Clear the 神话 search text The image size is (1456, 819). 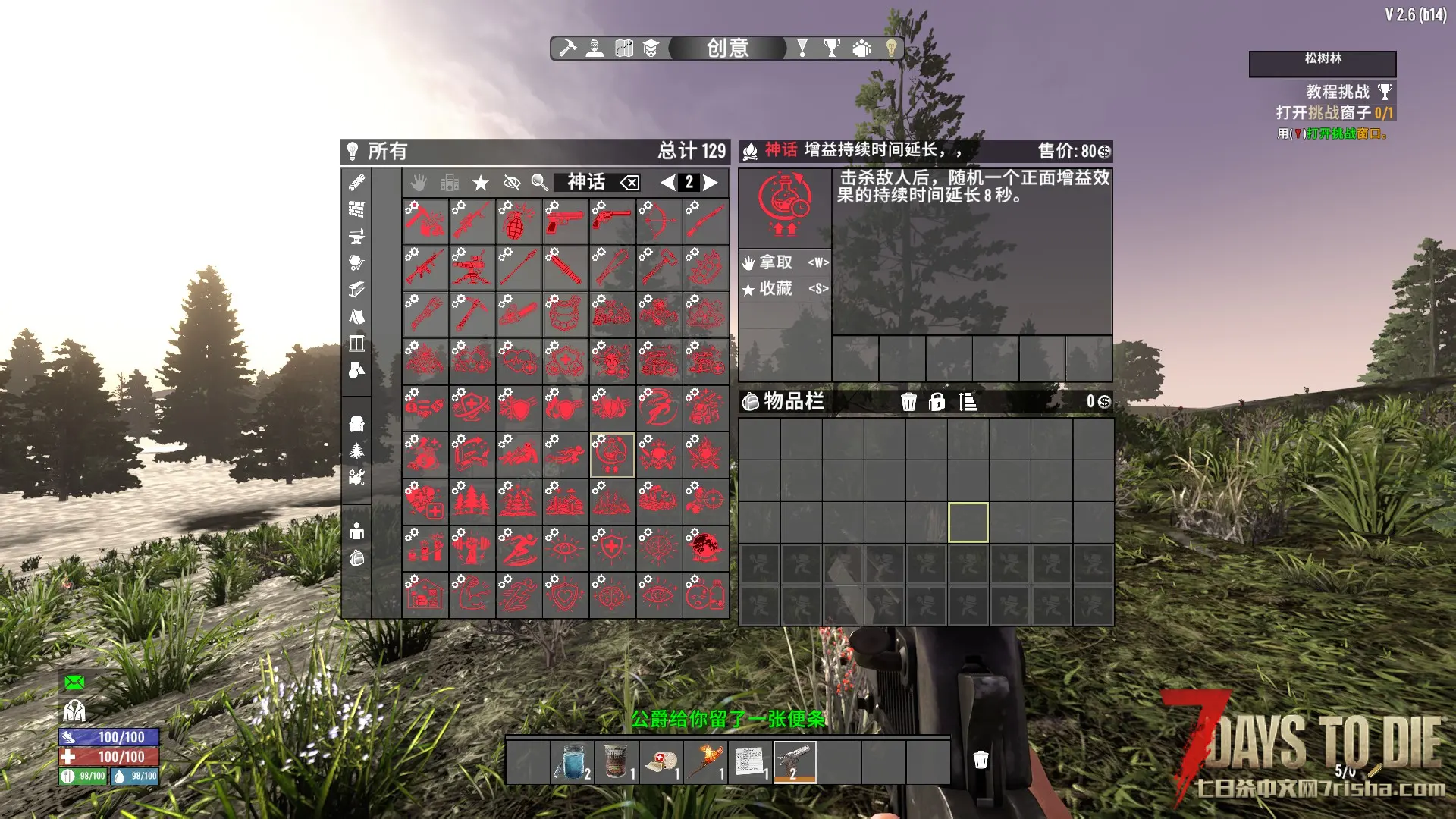[629, 183]
